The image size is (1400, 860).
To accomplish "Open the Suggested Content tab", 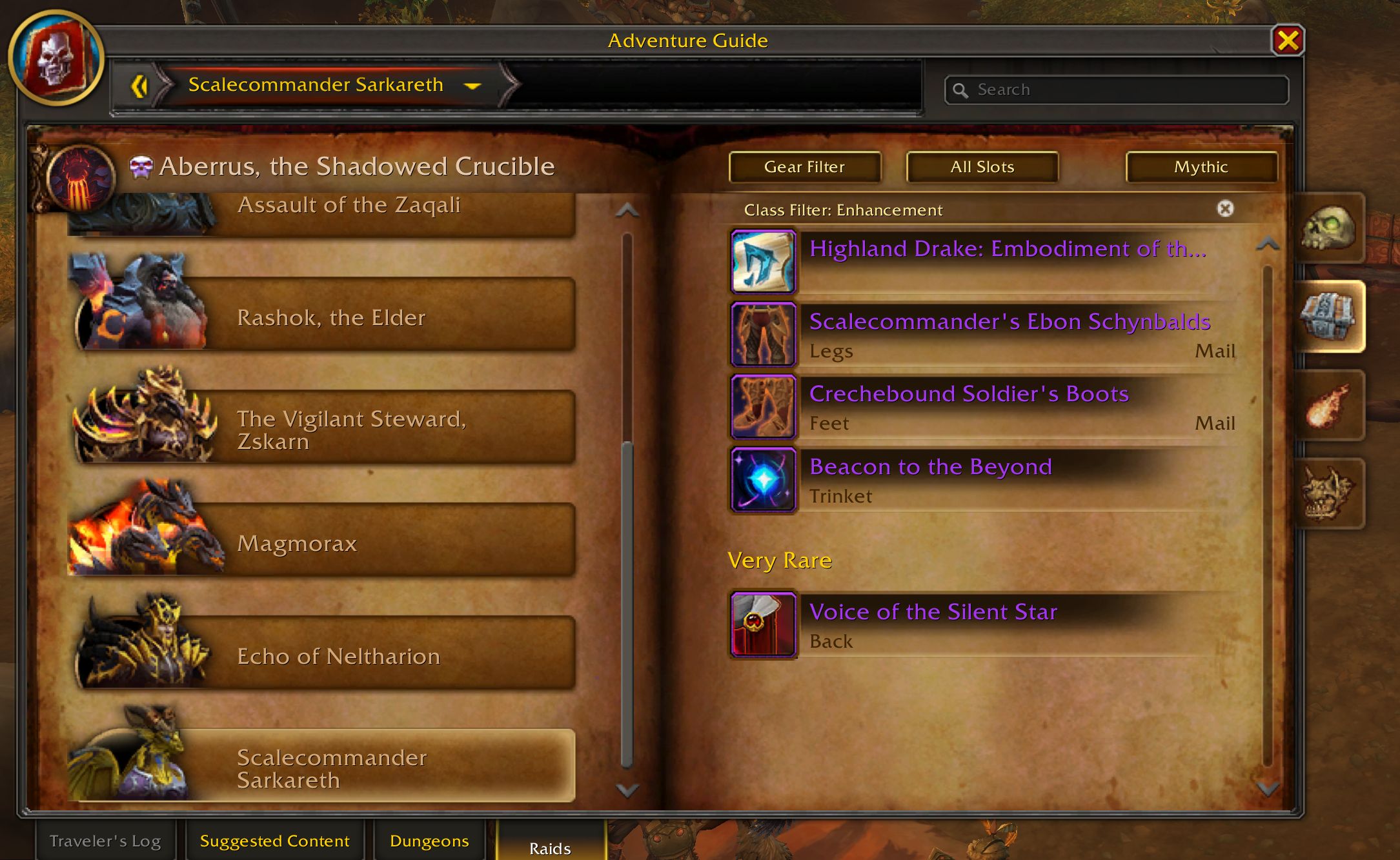I will click(x=274, y=841).
